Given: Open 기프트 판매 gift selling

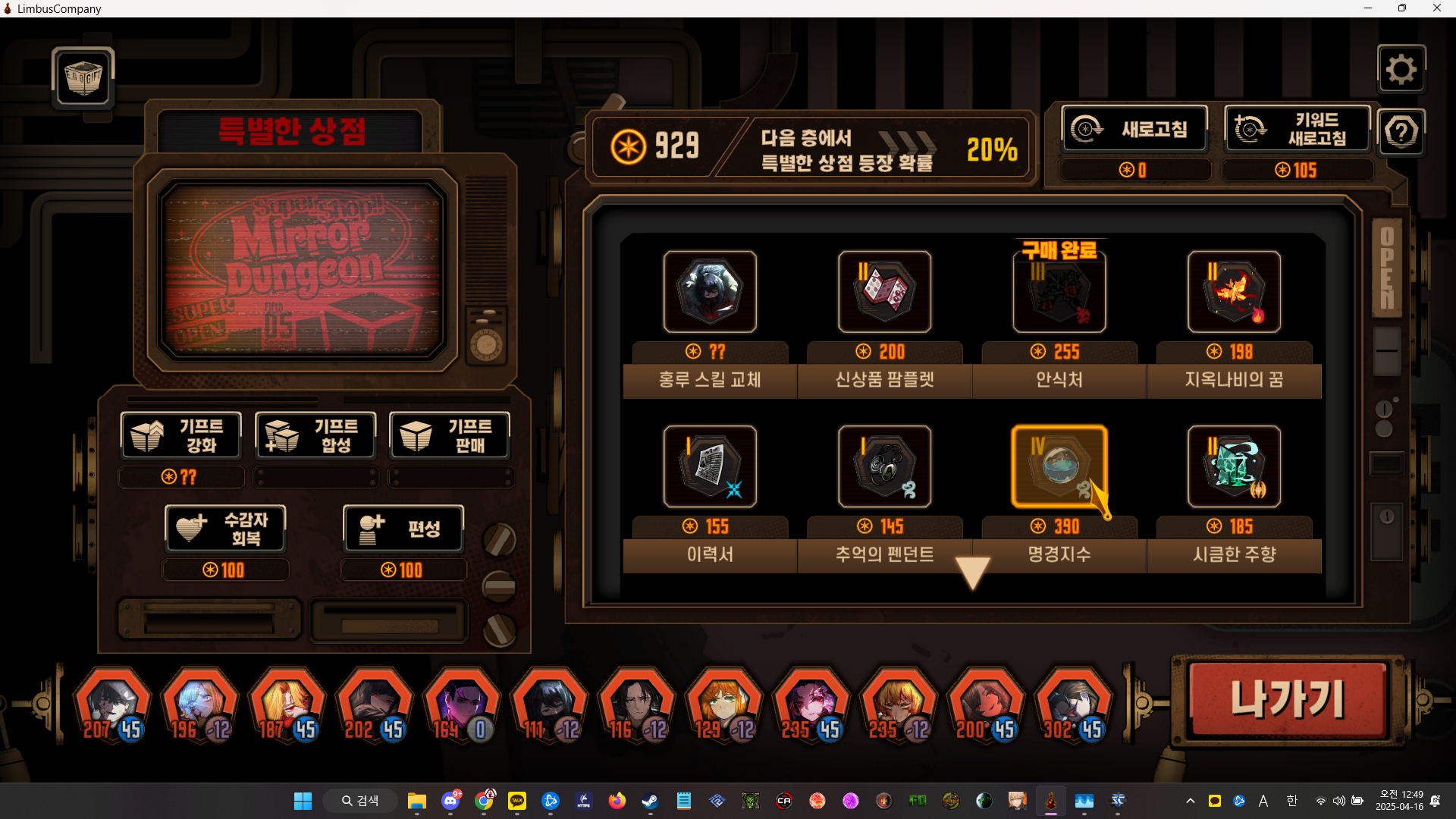Looking at the screenshot, I should pos(450,435).
